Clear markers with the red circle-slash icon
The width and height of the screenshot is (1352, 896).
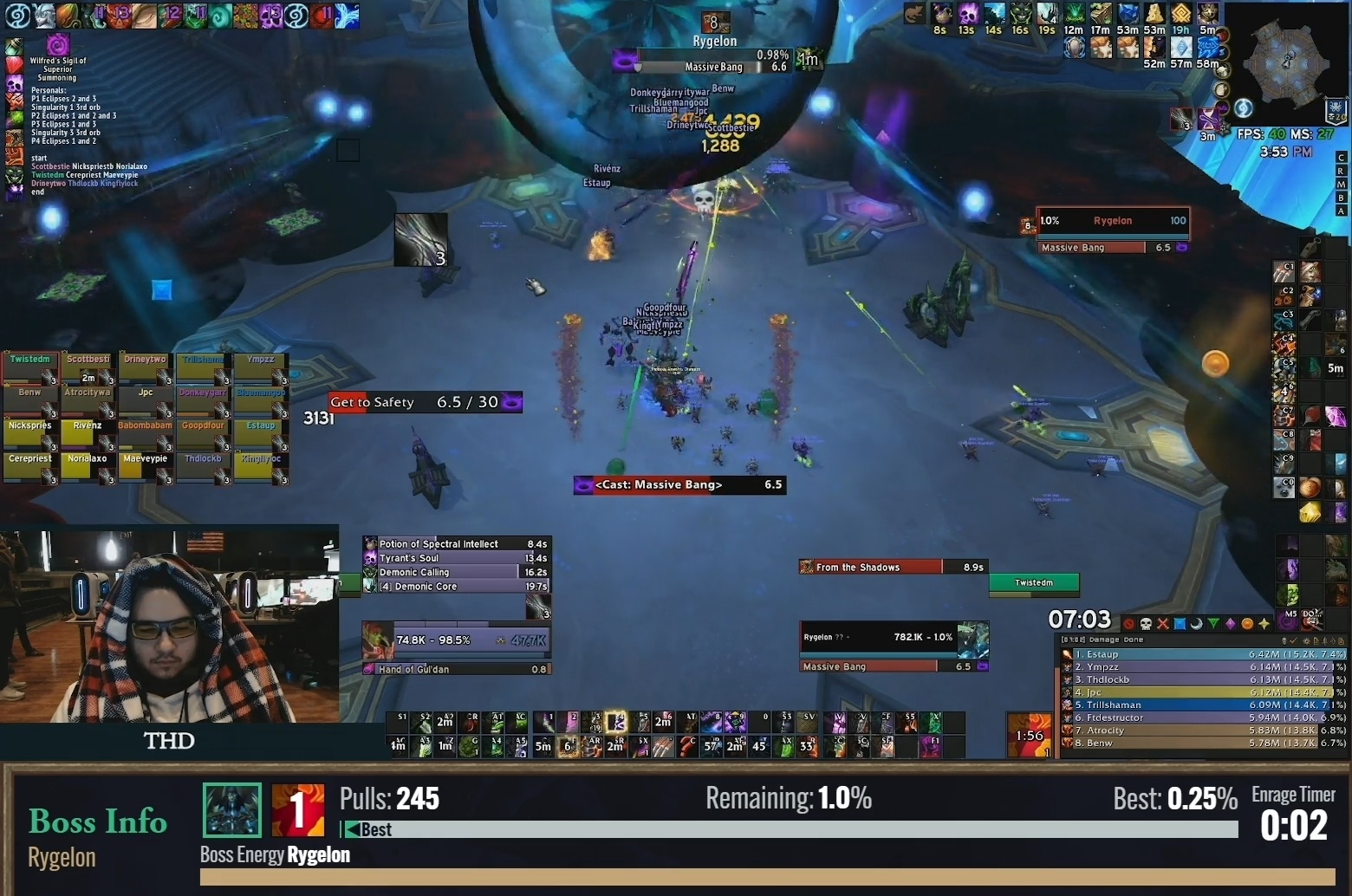pyautogui.click(x=1128, y=623)
